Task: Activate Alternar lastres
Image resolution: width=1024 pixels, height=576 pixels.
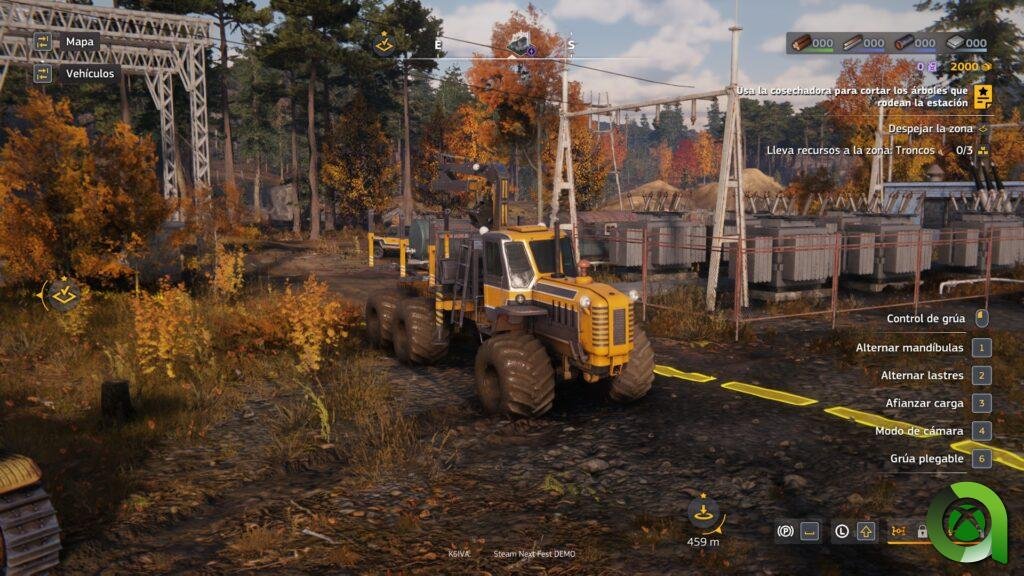Action: [x=922, y=376]
